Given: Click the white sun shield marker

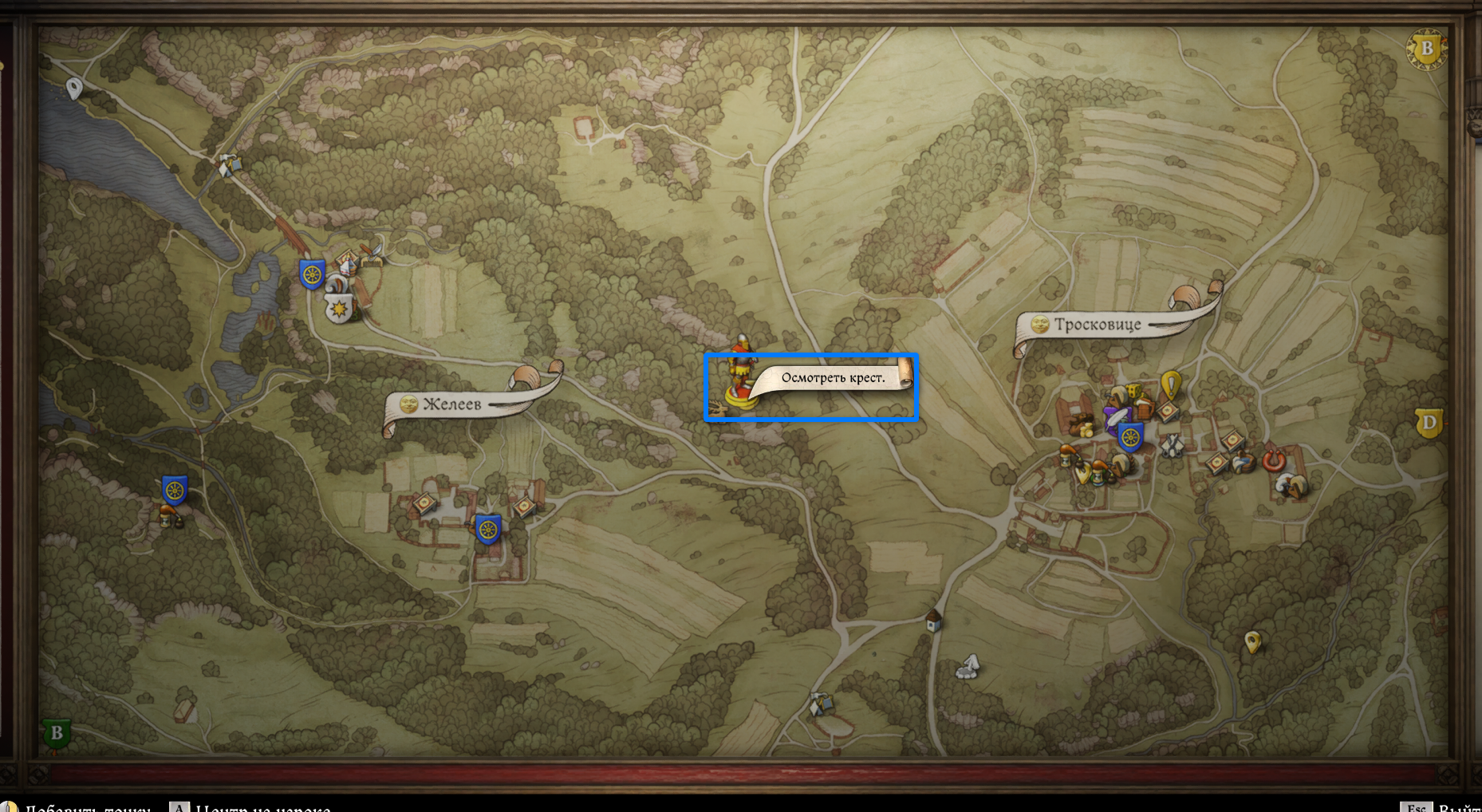Looking at the screenshot, I should (339, 308).
